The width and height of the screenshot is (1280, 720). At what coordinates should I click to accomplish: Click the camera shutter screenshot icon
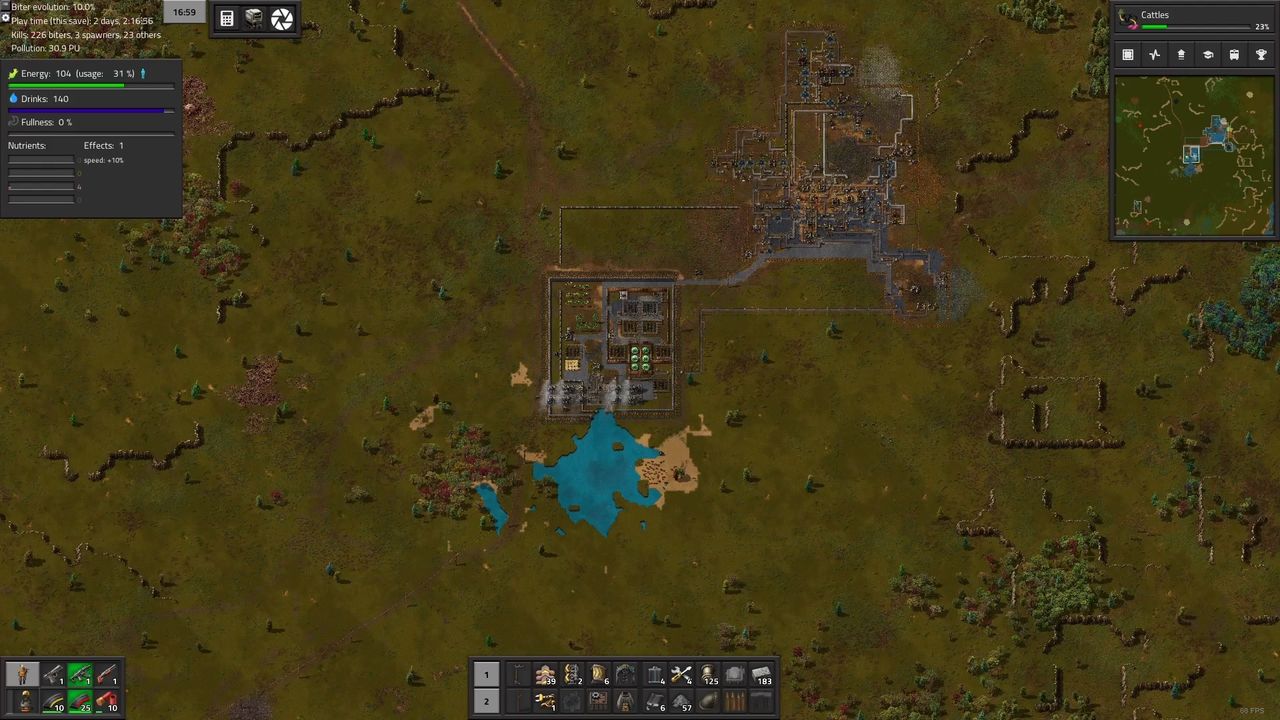coord(282,18)
